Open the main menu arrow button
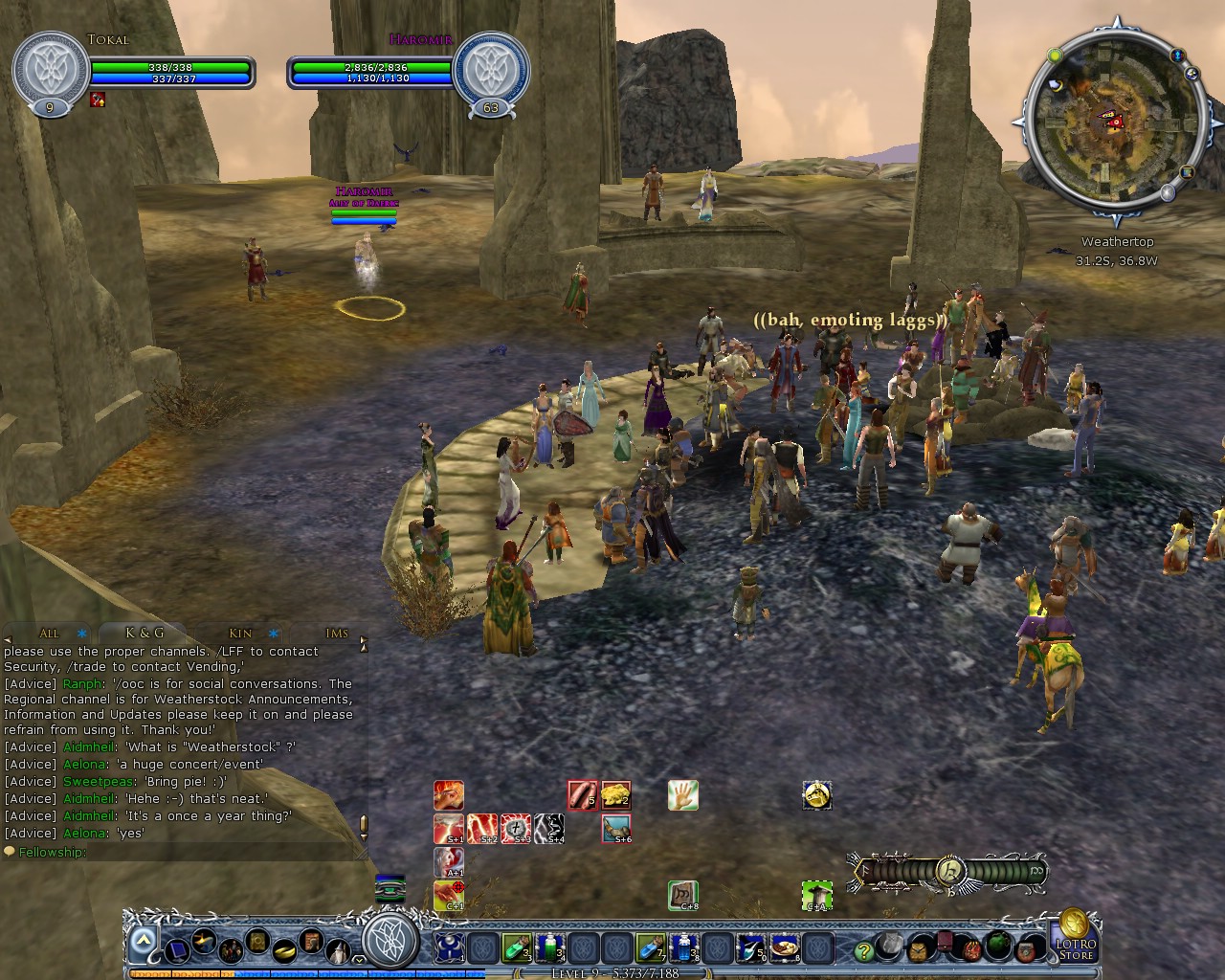The height and width of the screenshot is (980, 1225). [143, 942]
